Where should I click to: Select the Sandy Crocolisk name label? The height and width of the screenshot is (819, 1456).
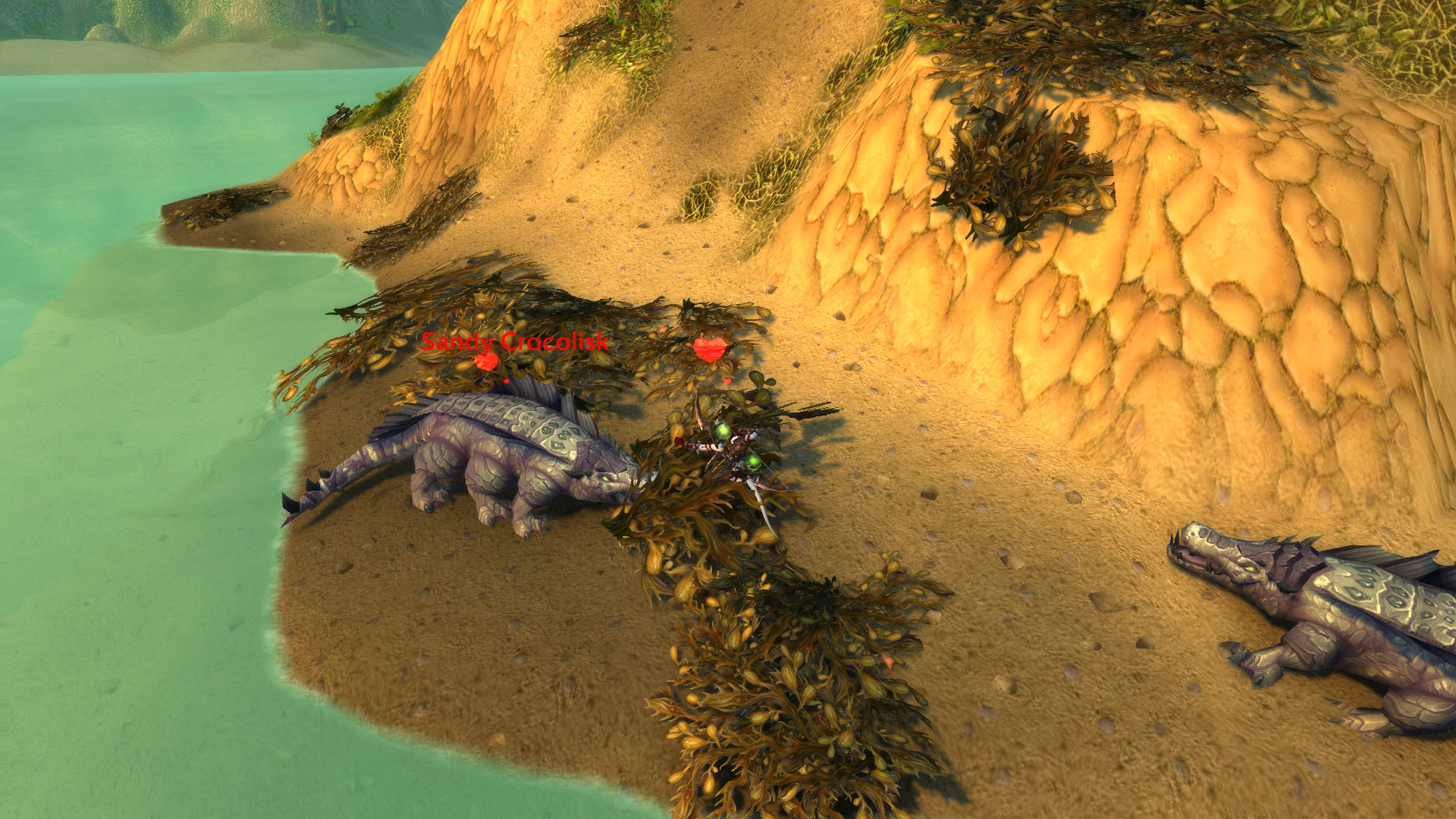pyautogui.click(x=515, y=342)
